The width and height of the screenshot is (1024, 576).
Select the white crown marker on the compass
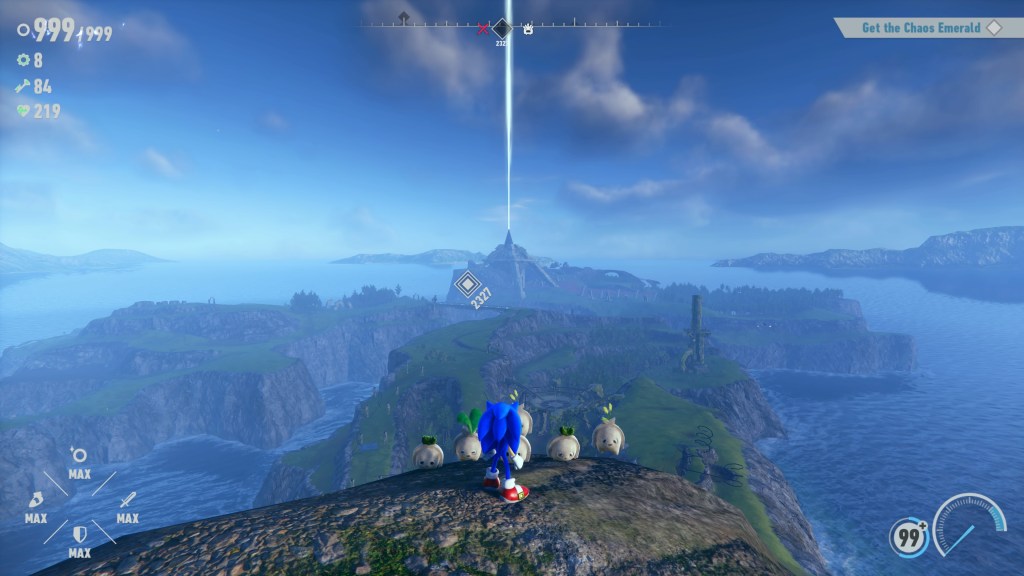[x=527, y=29]
